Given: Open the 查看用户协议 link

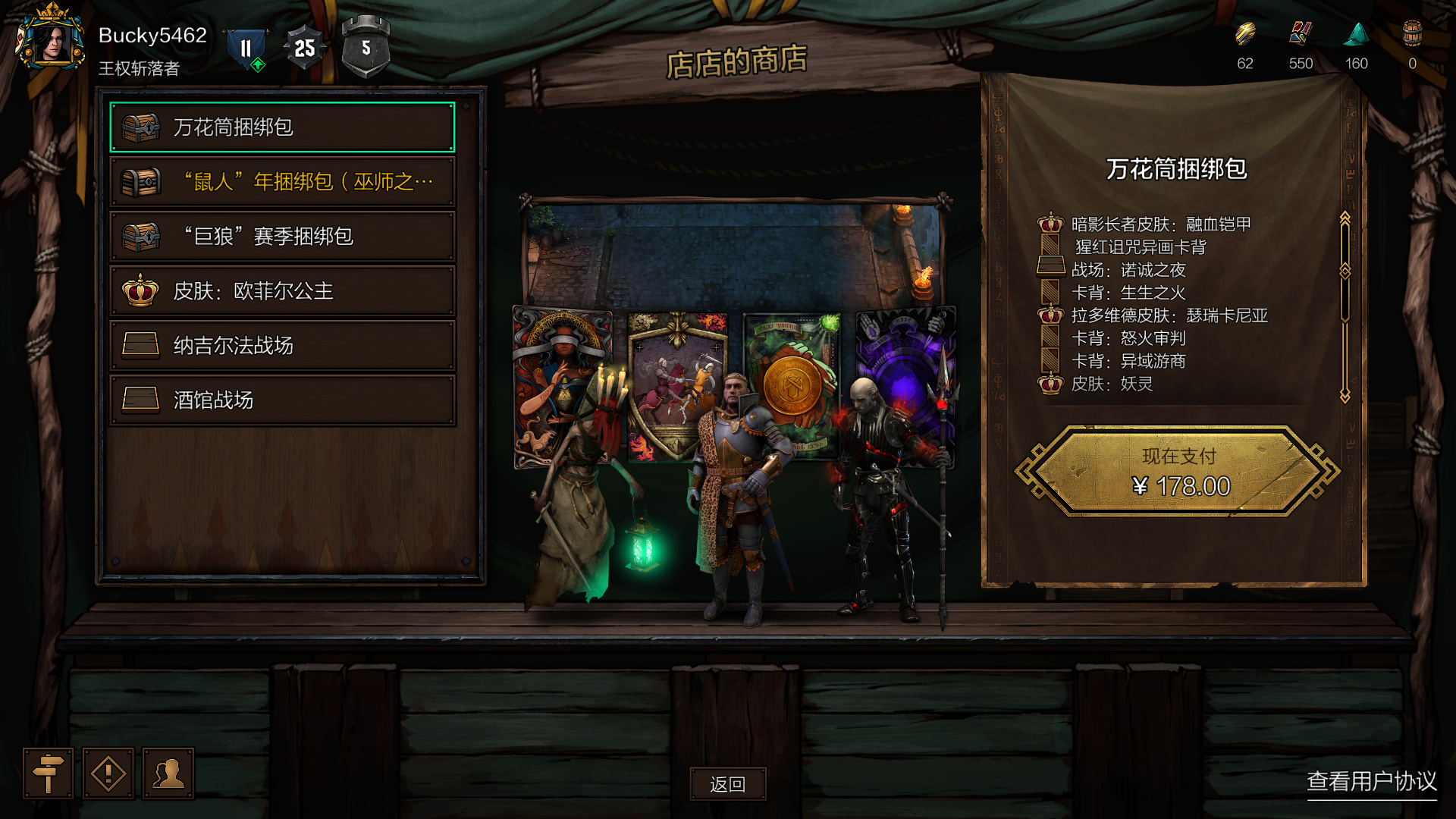Looking at the screenshot, I should pyautogui.click(x=1371, y=781).
